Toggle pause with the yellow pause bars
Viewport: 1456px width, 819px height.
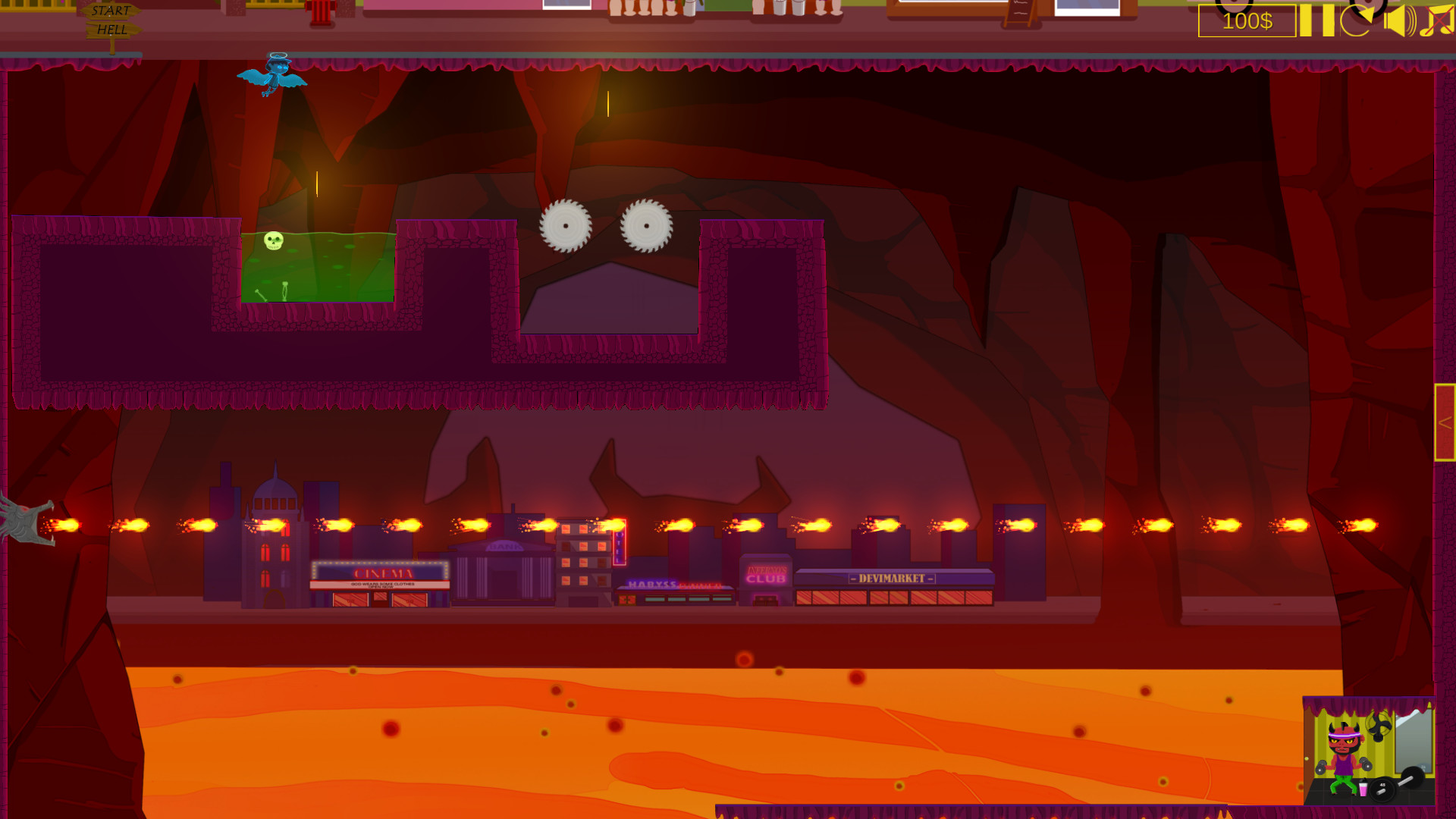(1316, 21)
